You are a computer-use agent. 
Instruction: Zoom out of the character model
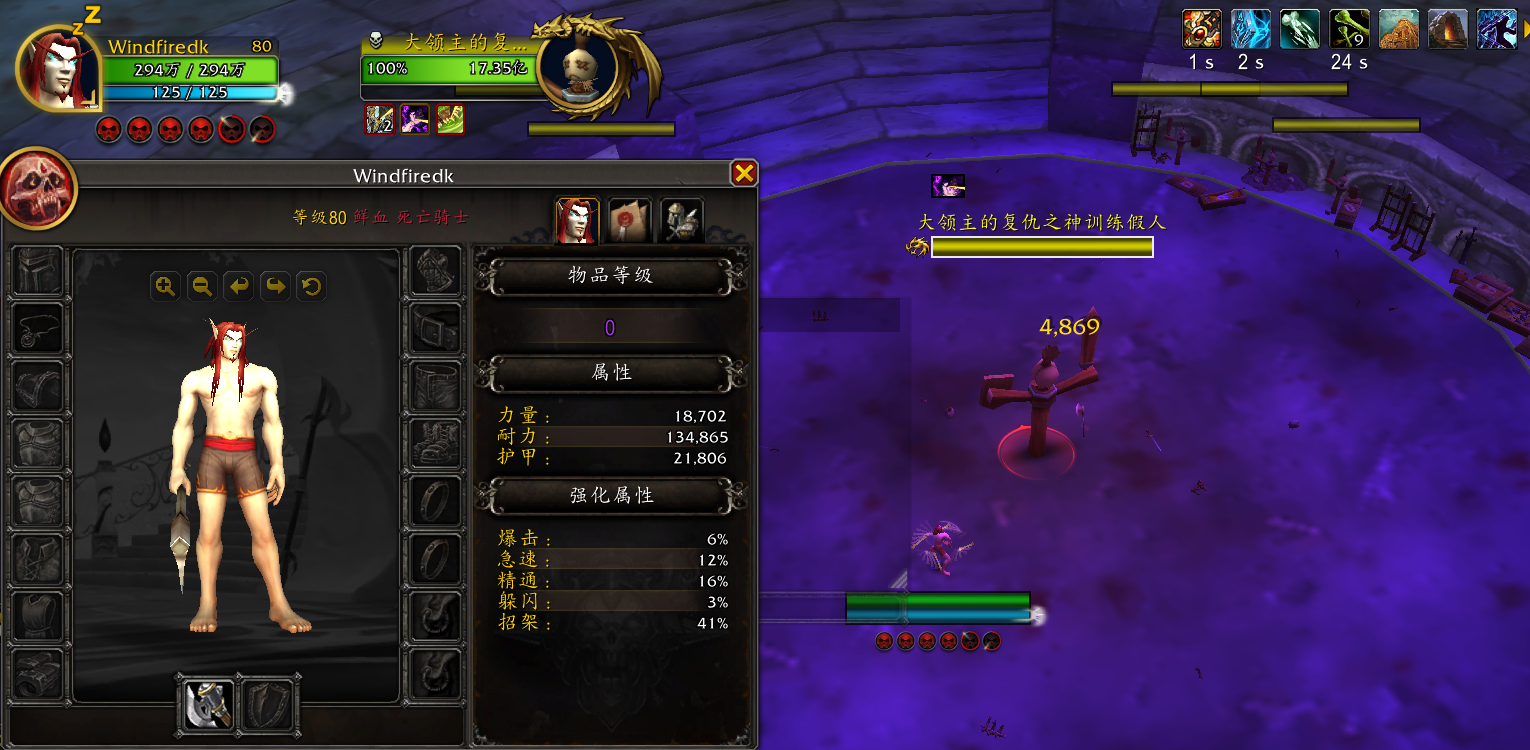201,286
